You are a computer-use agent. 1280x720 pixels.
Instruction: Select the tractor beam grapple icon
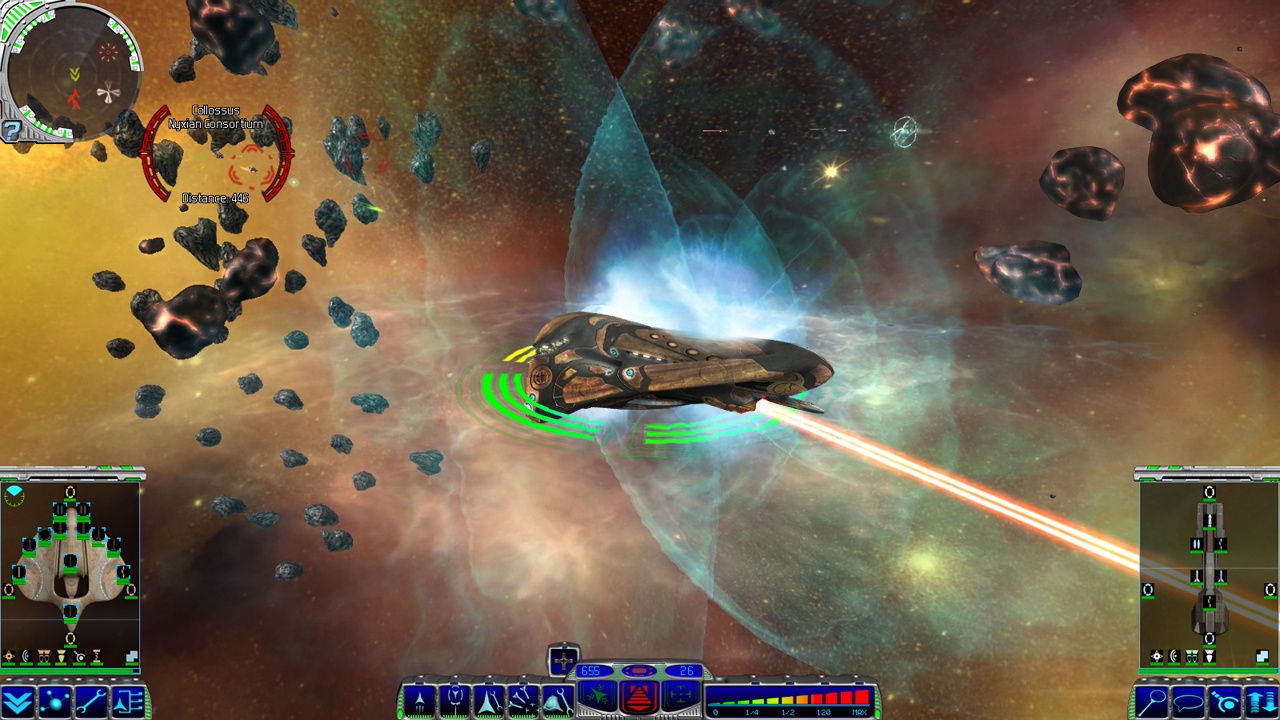click(x=1225, y=701)
